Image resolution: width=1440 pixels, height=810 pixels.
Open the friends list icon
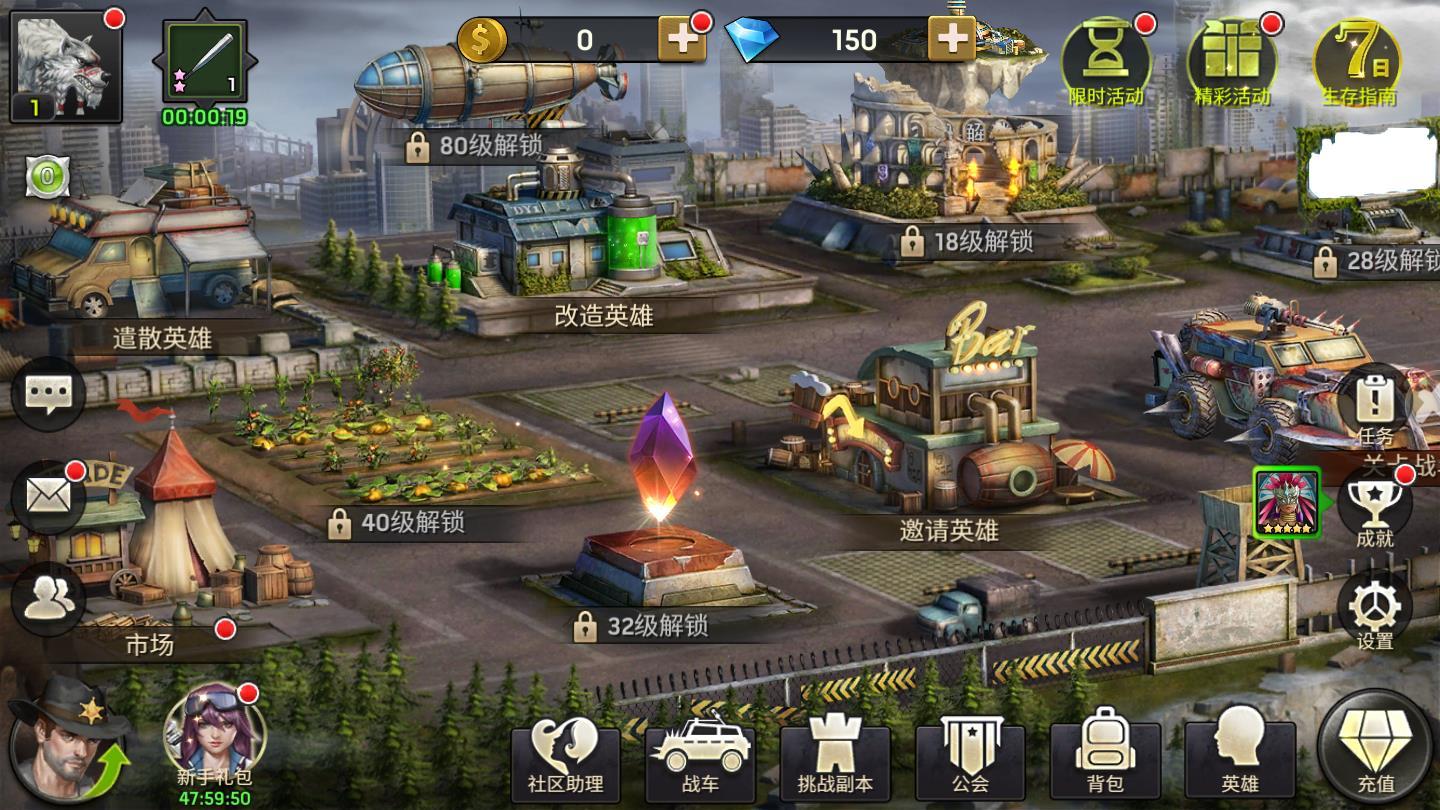click(47, 598)
